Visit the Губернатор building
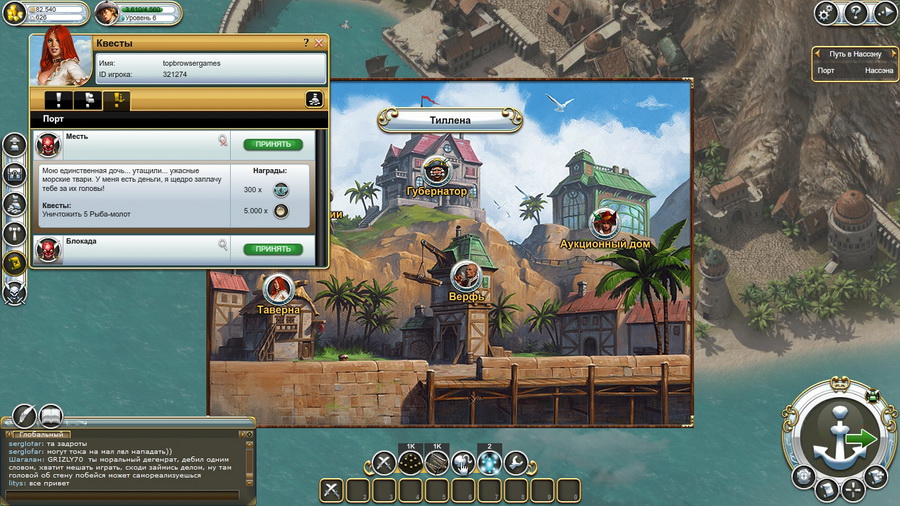This screenshot has width=900, height=506. click(437, 172)
